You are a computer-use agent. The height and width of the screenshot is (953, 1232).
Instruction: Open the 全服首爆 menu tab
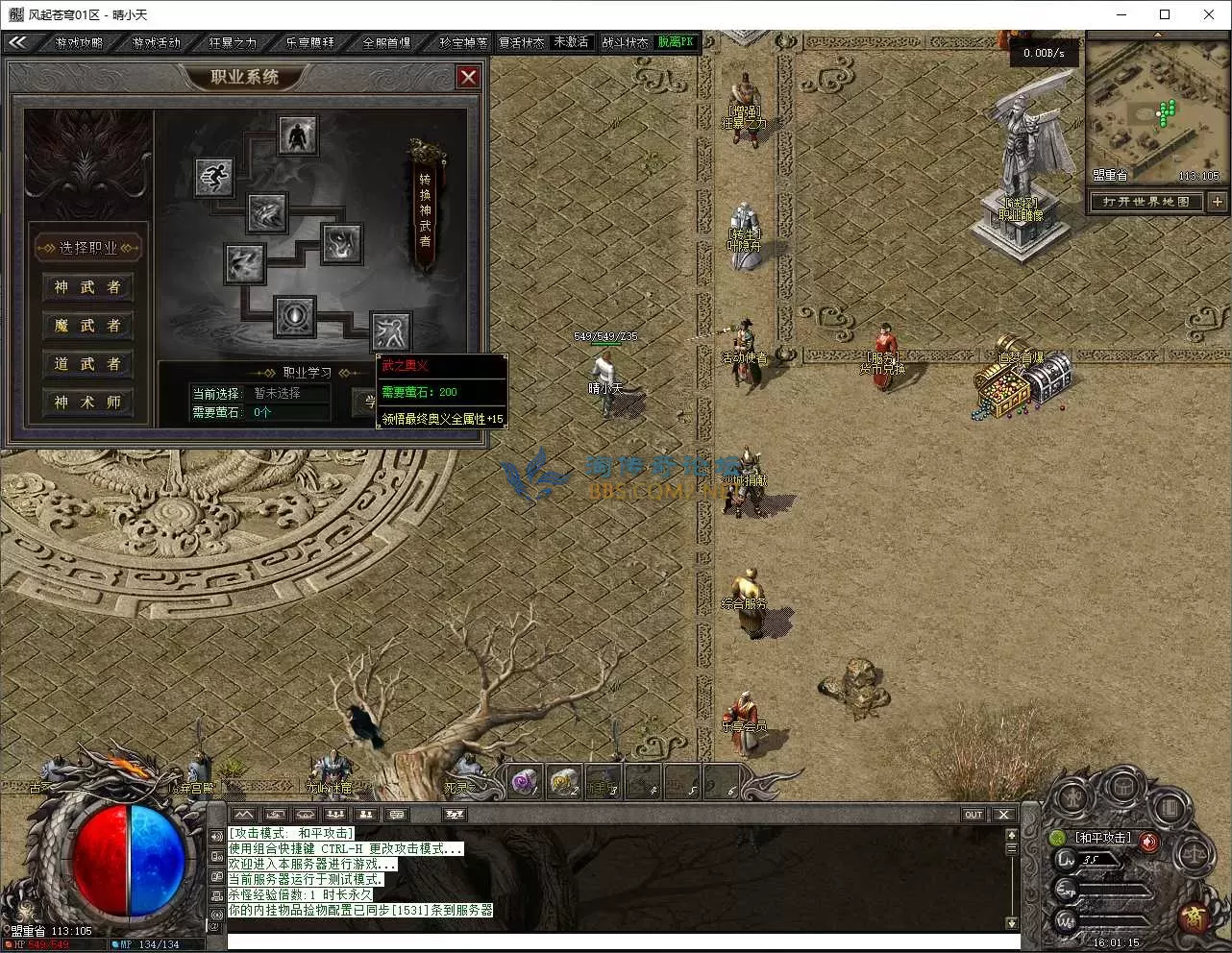pyautogui.click(x=386, y=42)
